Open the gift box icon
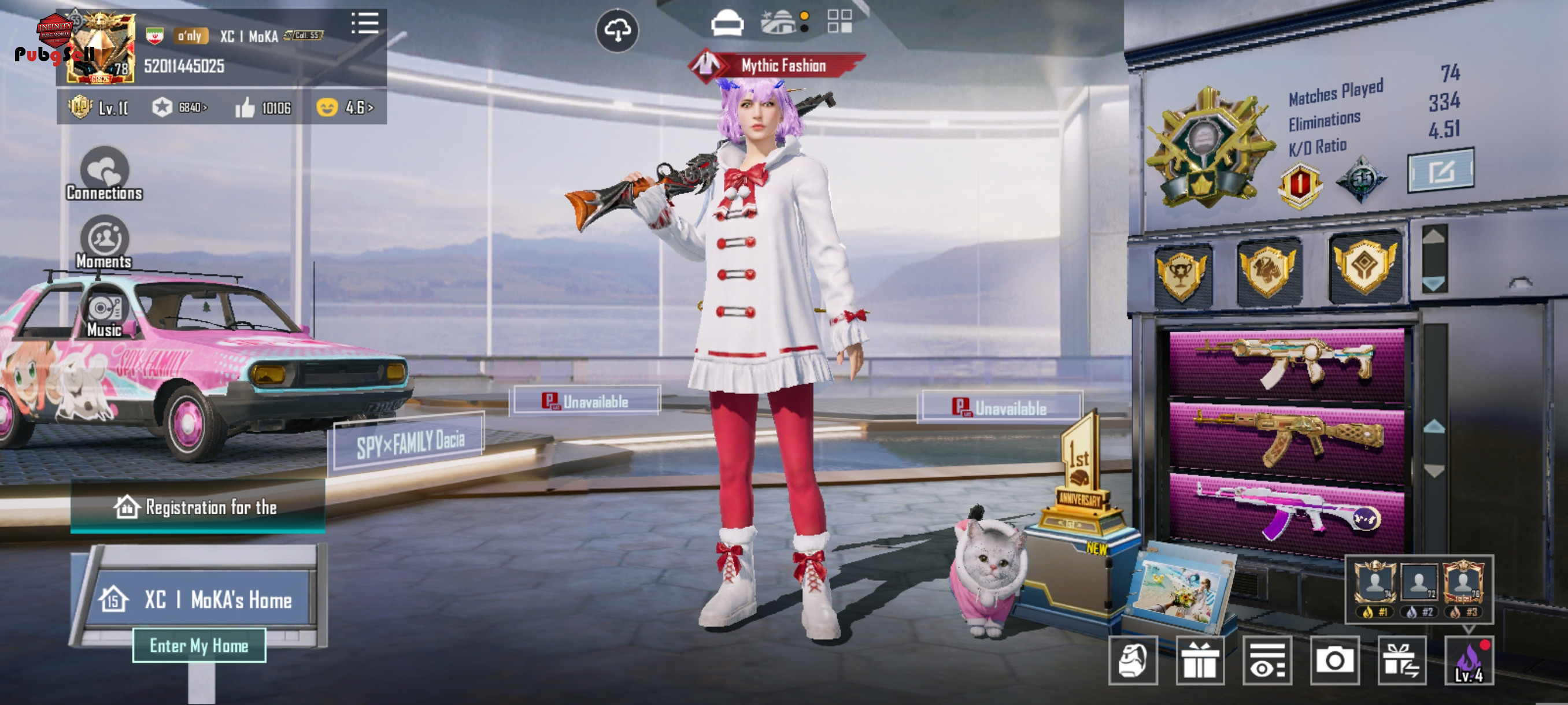Viewport: 1568px width, 705px height. pos(1199,661)
